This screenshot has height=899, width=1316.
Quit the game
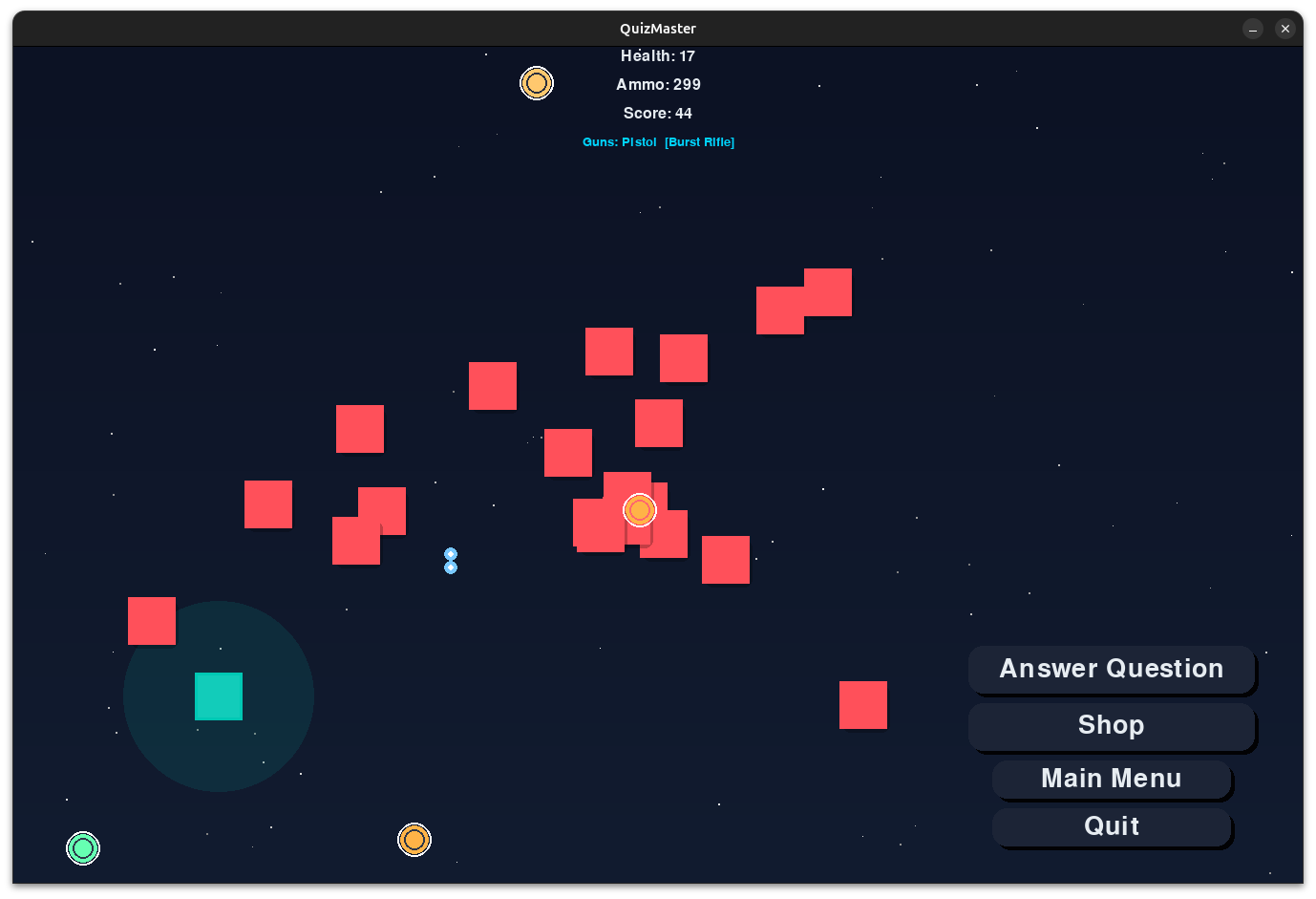1111,826
